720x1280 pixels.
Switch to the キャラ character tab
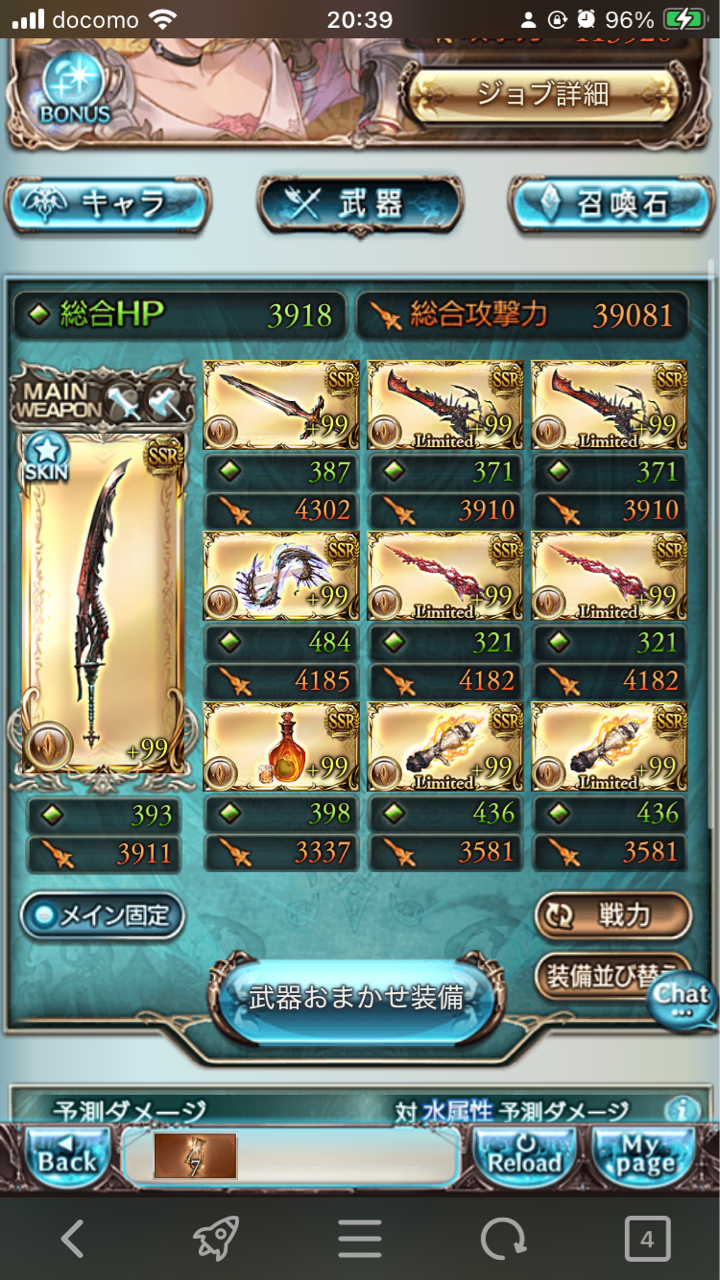click(108, 205)
